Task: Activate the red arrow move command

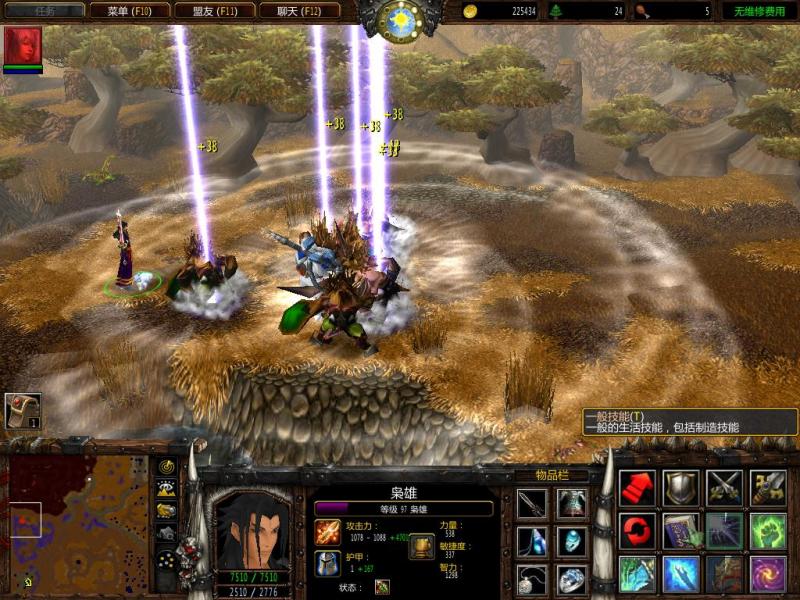Action: 637,488
